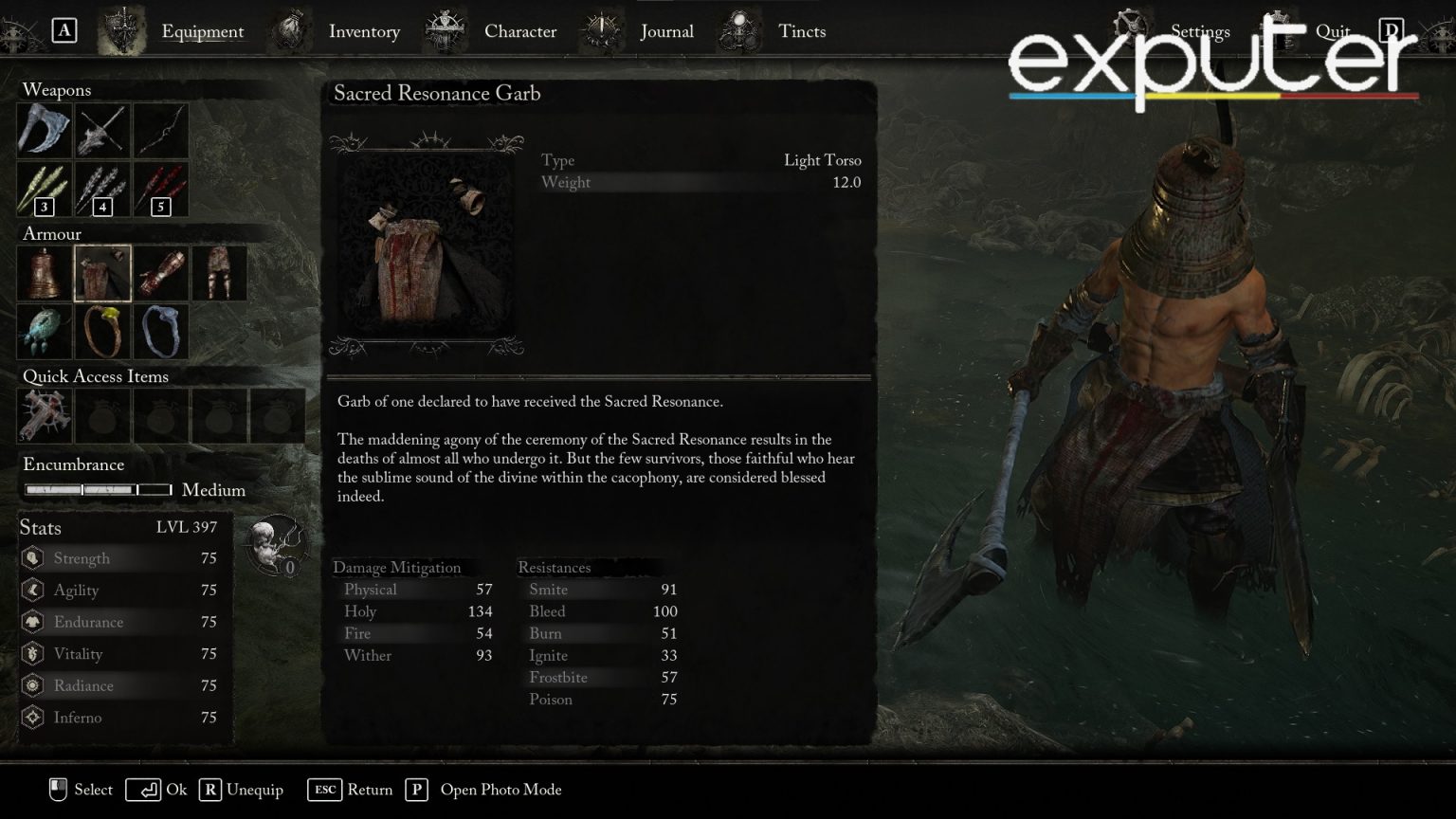Select the bell helmet armour slot
This screenshot has width=1456, height=819.
pyautogui.click(x=45, y=272)
